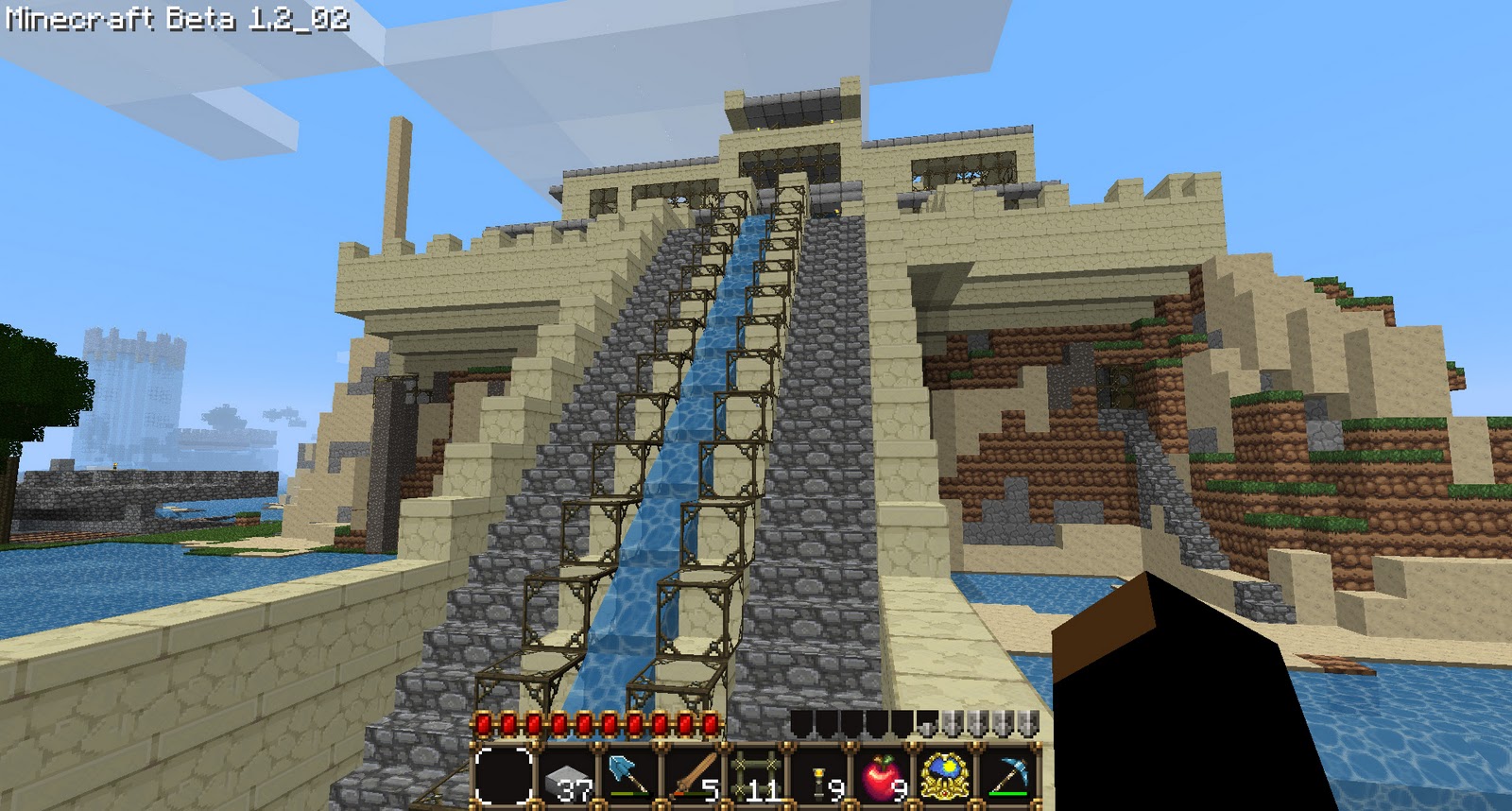Select the ladder stack of 11
The height and width of the screenshot is (811, 1512).
pyautogui.click(x=757, y=775)
